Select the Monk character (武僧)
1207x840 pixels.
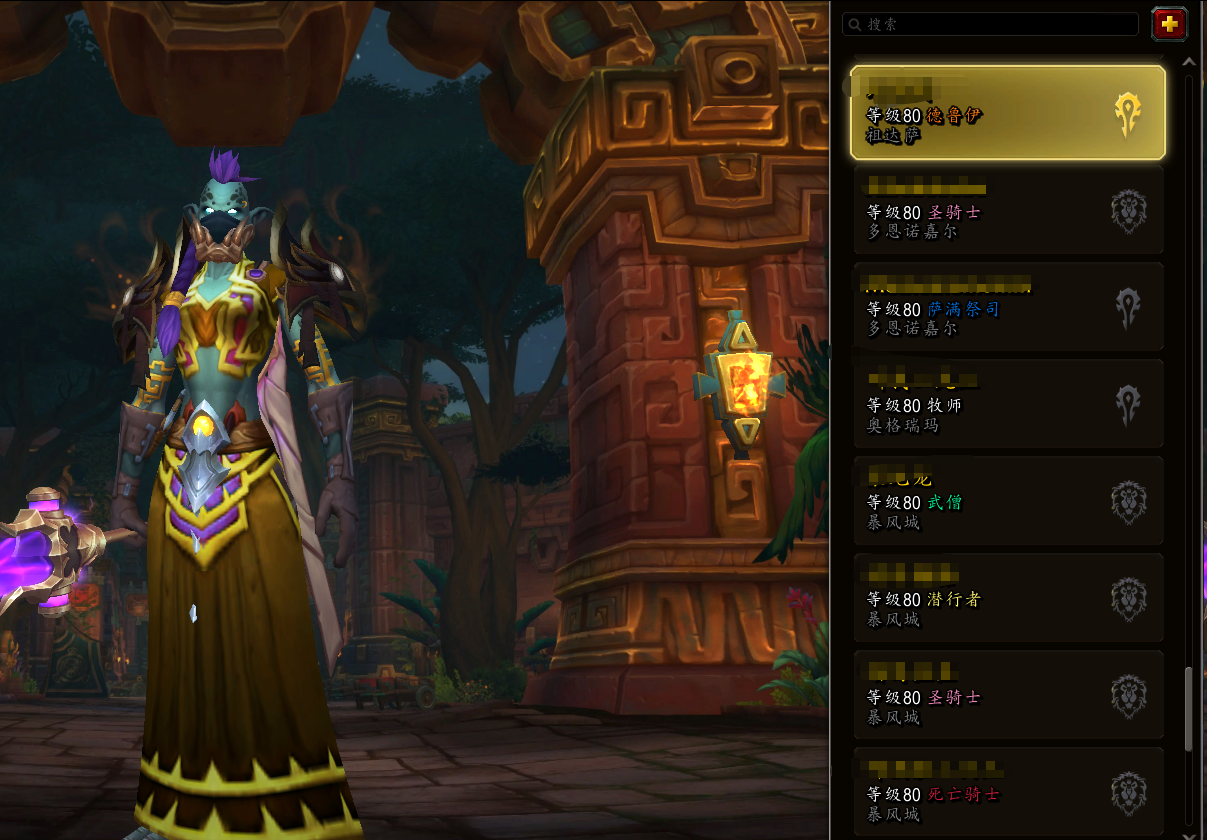click(x=1008, y=501)
